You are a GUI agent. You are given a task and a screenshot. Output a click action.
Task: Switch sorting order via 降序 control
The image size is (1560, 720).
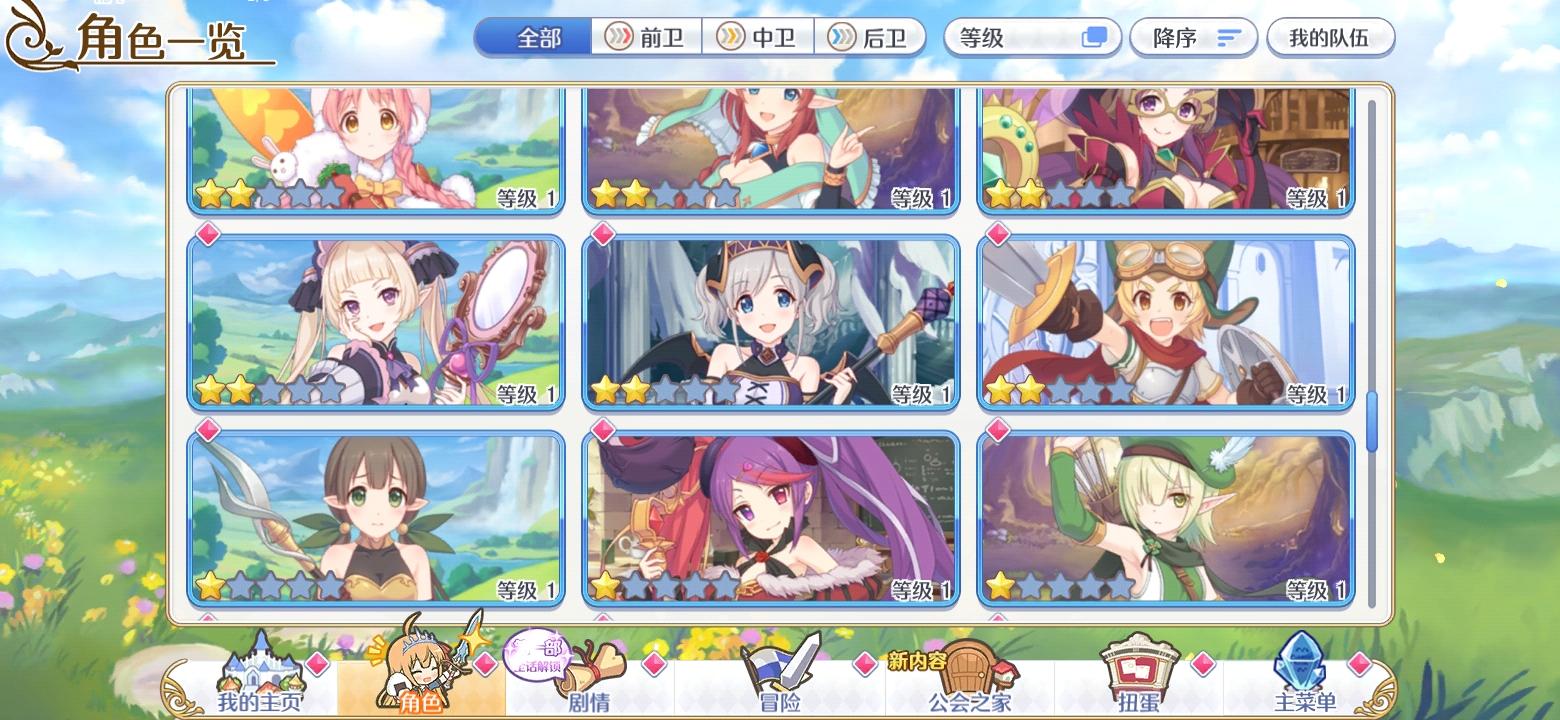pos(1193,36)
